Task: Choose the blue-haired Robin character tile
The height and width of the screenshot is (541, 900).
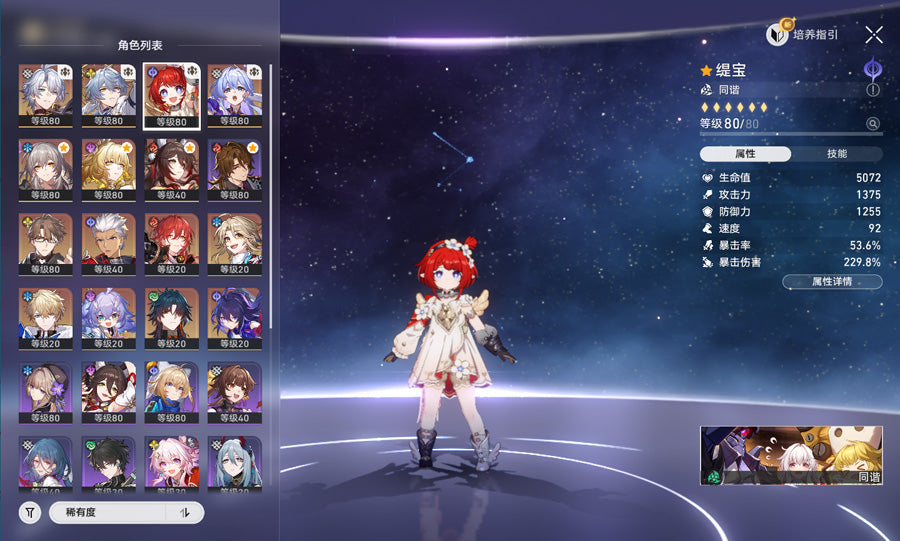Action: pos(235,96)
